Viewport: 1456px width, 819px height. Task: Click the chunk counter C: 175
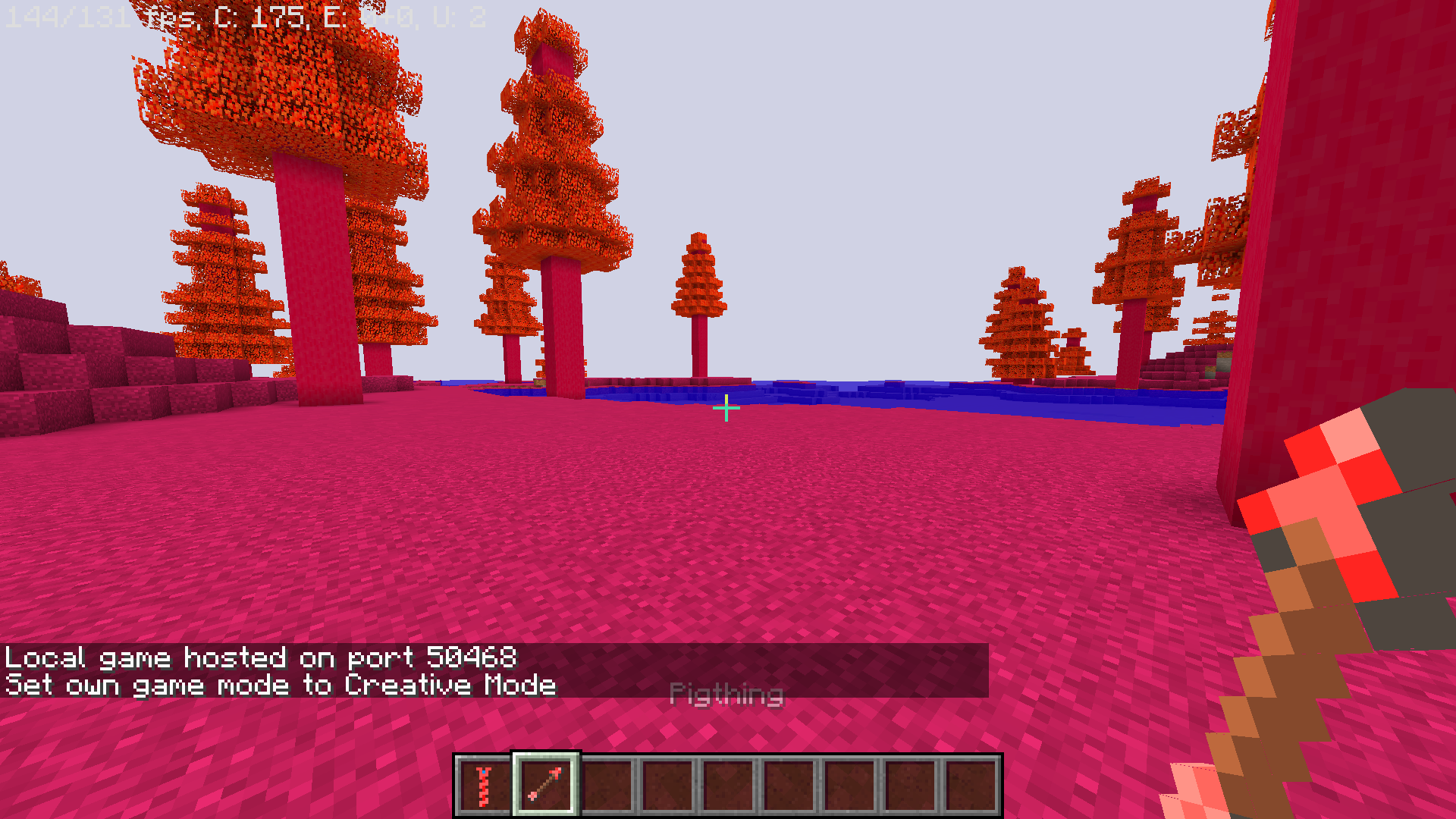pos(258,17)
